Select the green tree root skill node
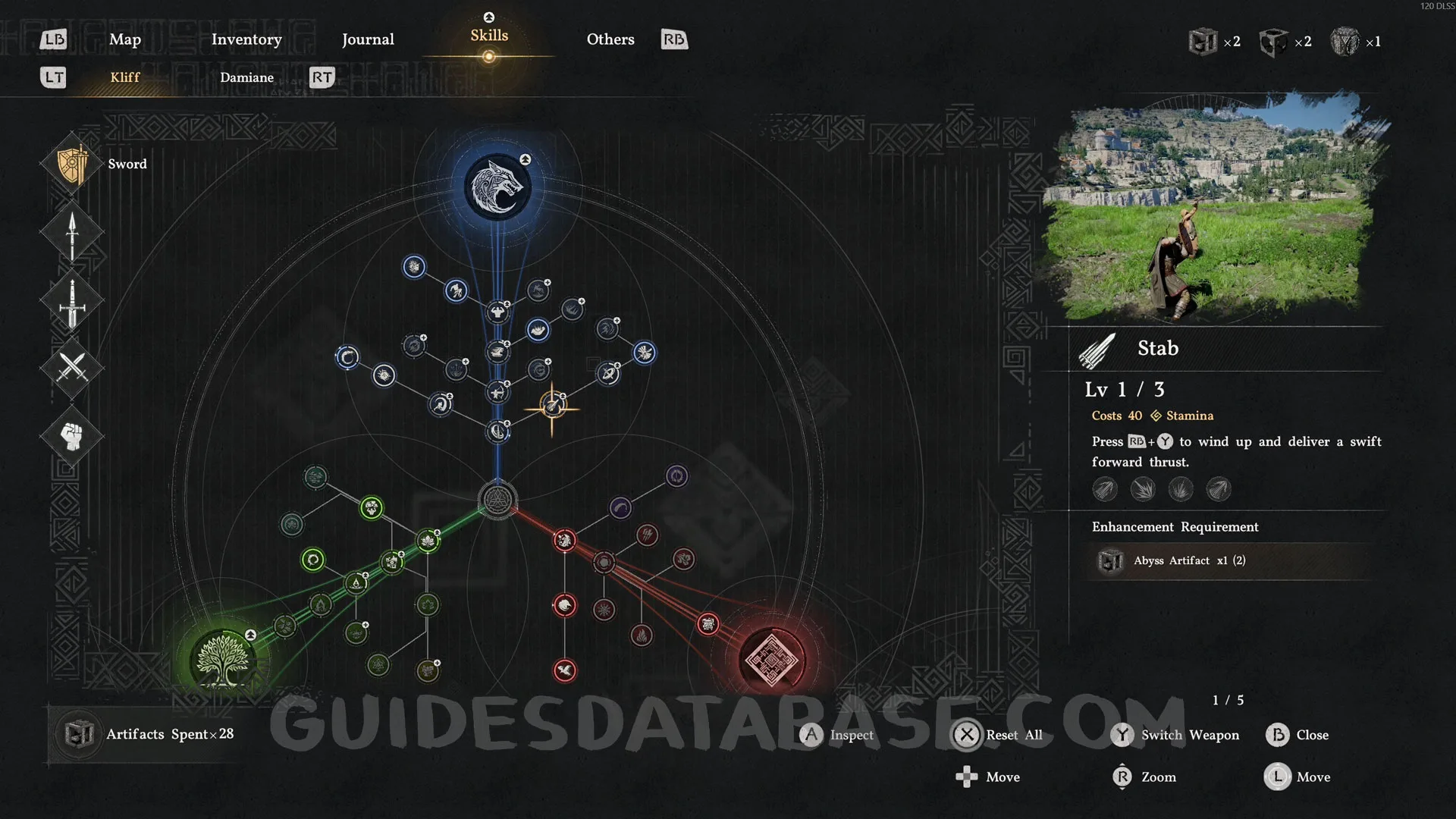1456x819 pixels. point(223,660)
